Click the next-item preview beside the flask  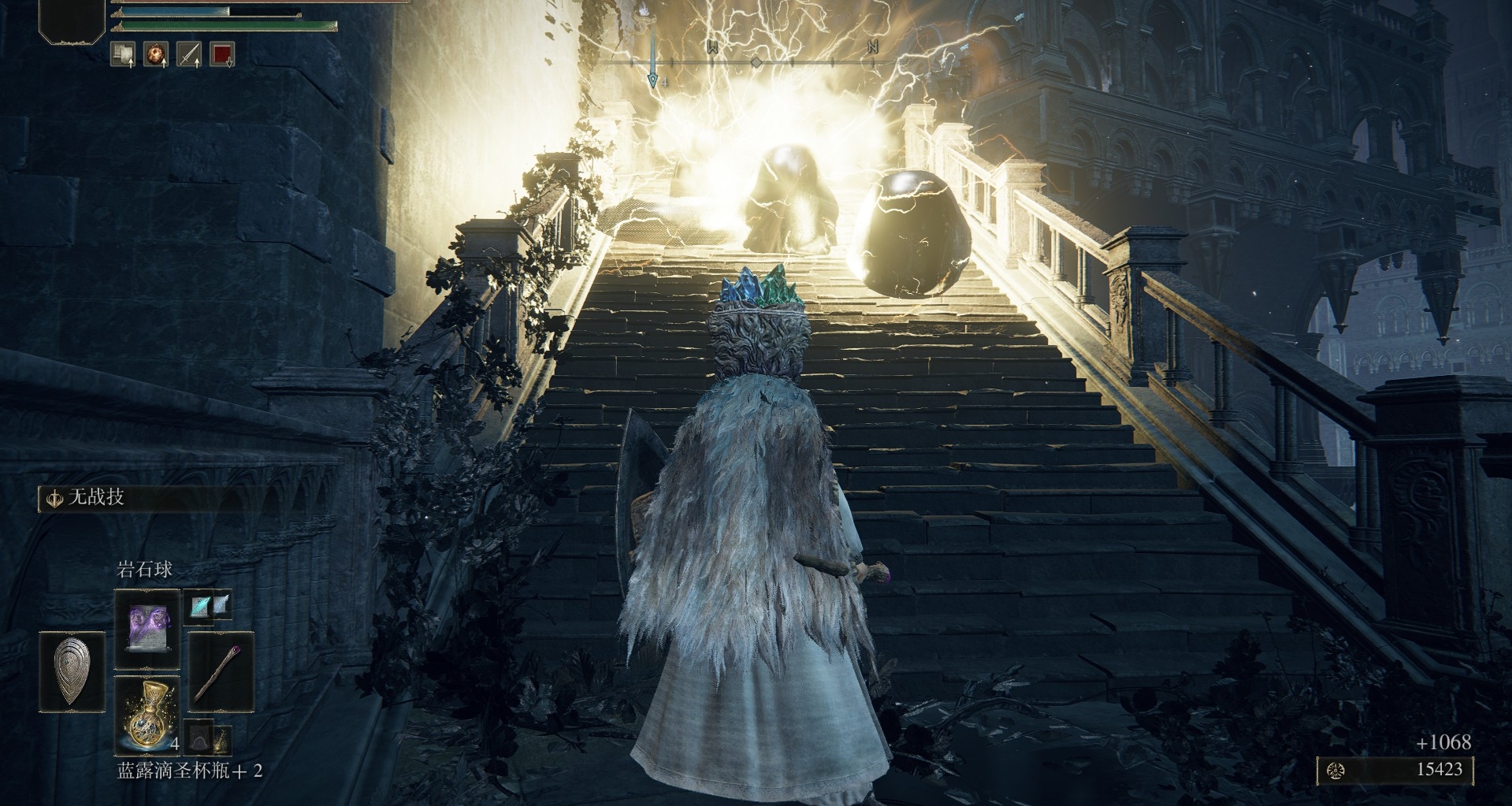coord(210,739)
